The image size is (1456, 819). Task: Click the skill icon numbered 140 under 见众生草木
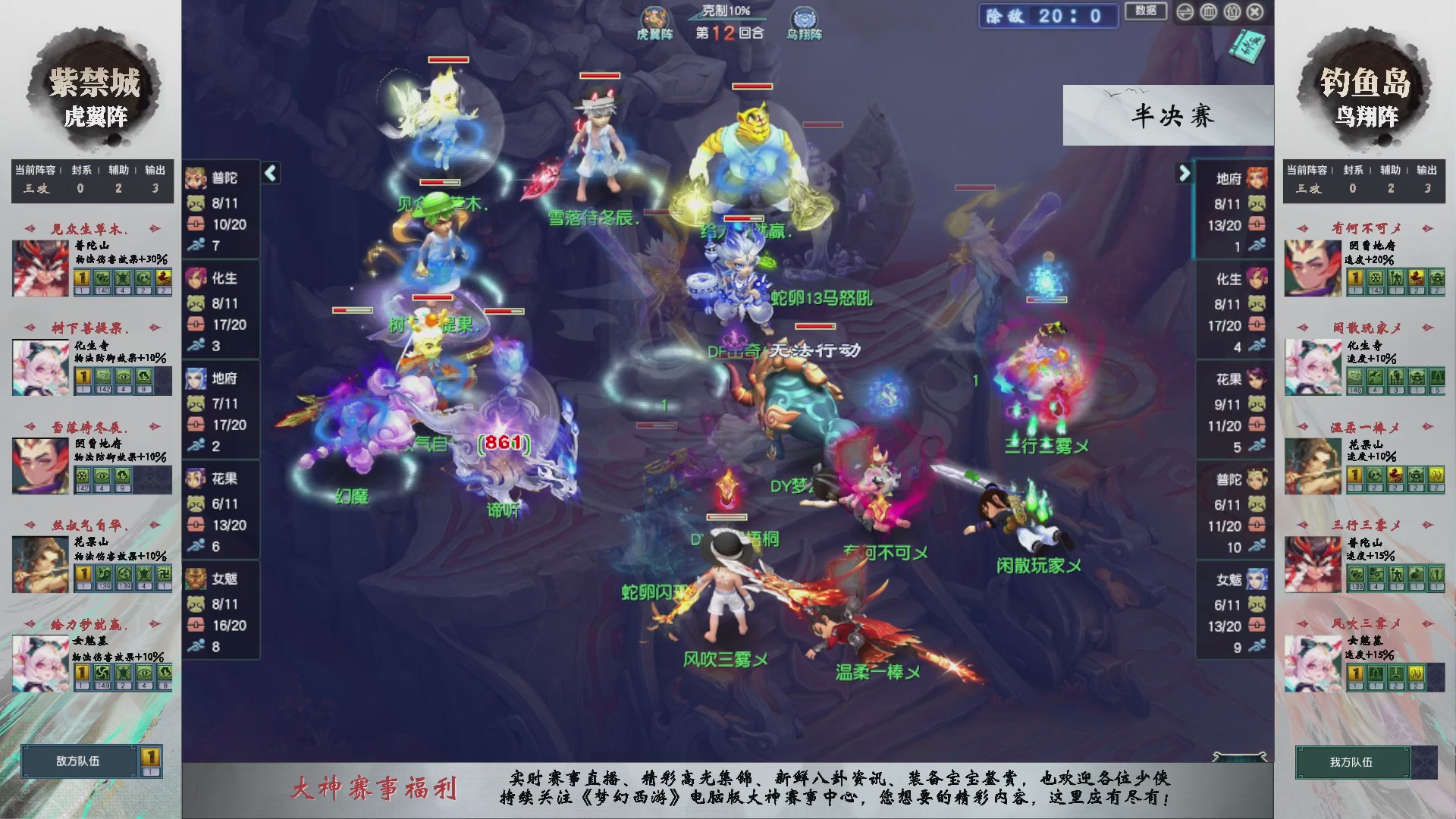[x=102, y=279]
